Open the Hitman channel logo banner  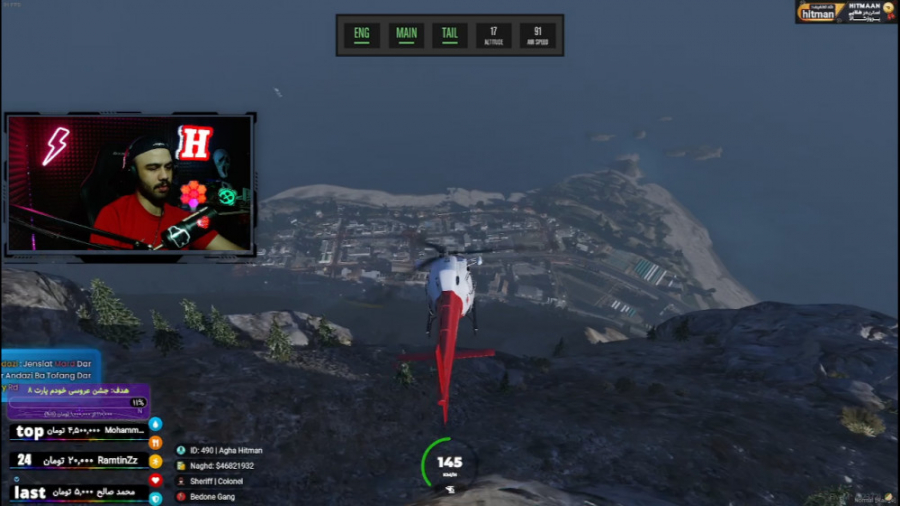(x=845, y=12)
